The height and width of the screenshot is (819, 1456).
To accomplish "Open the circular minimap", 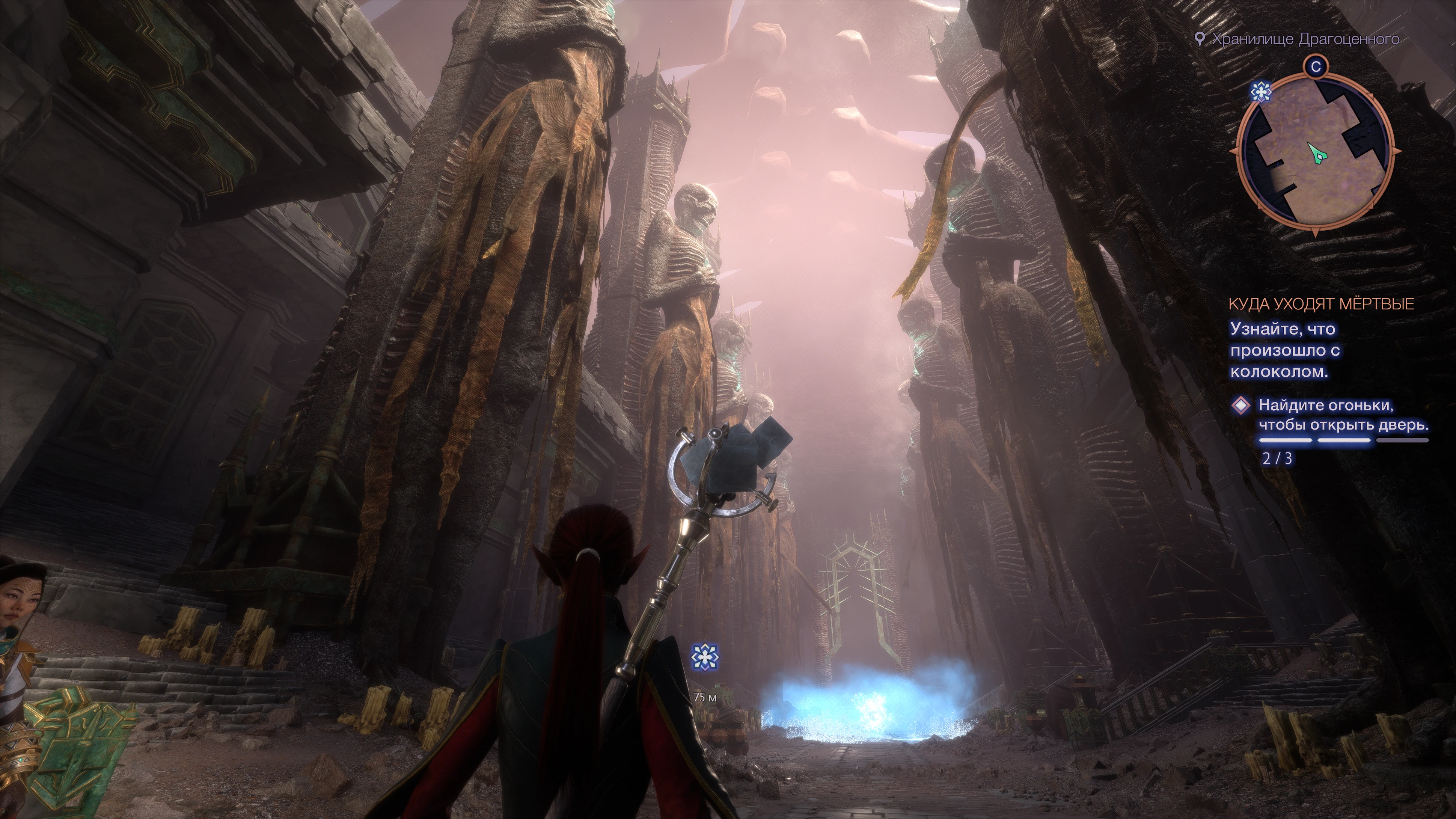I will click(1315, 153).
